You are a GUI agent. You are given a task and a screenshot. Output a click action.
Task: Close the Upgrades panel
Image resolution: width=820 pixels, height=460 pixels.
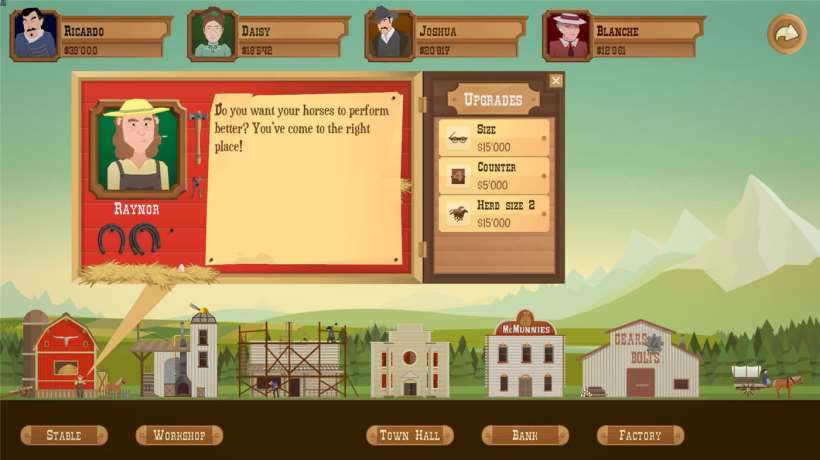pos(556,81)
